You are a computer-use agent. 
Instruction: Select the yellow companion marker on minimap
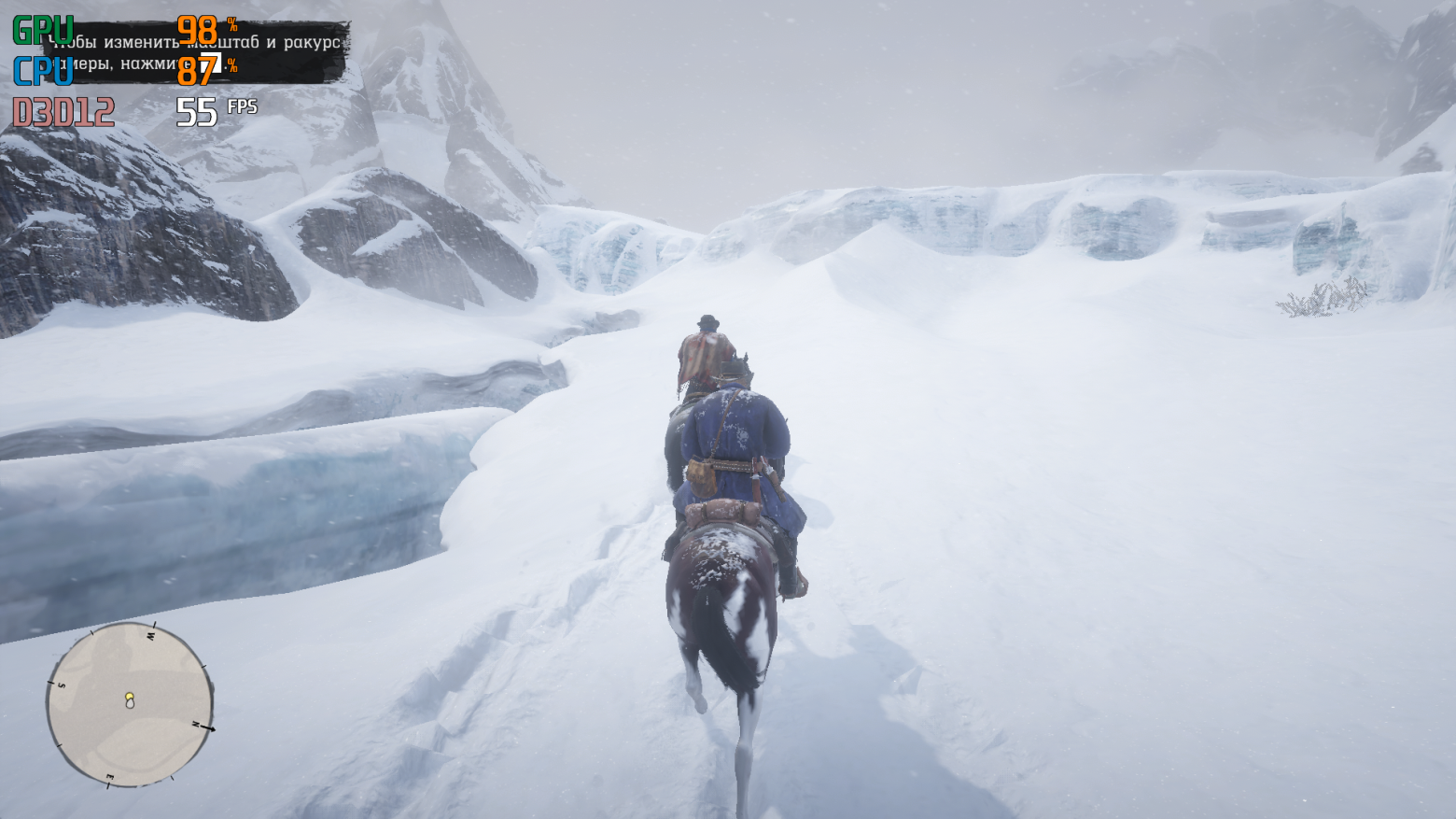130,696
